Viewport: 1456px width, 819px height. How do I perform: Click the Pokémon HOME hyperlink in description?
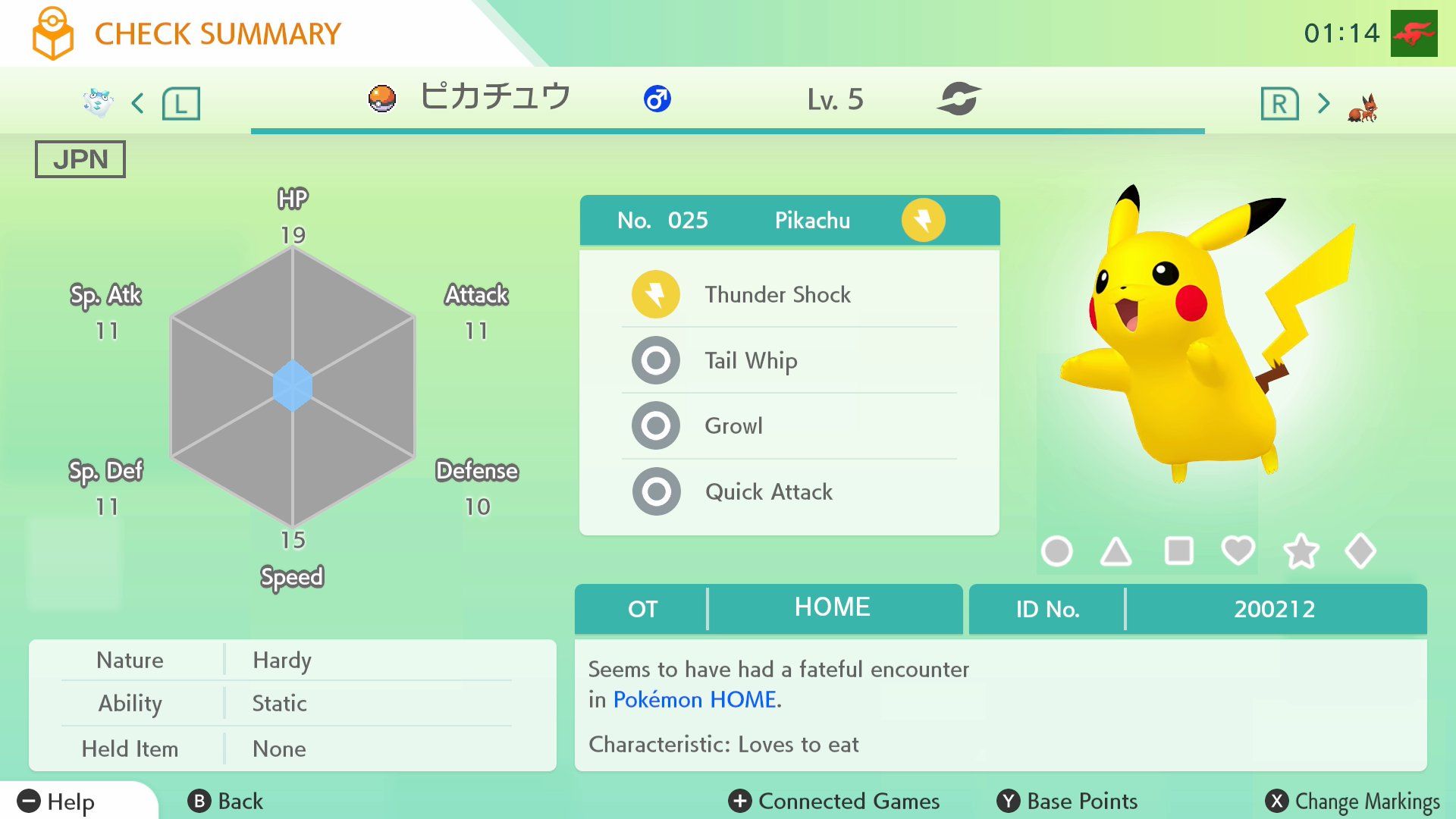pyautogui.click(x=696, y=699)
